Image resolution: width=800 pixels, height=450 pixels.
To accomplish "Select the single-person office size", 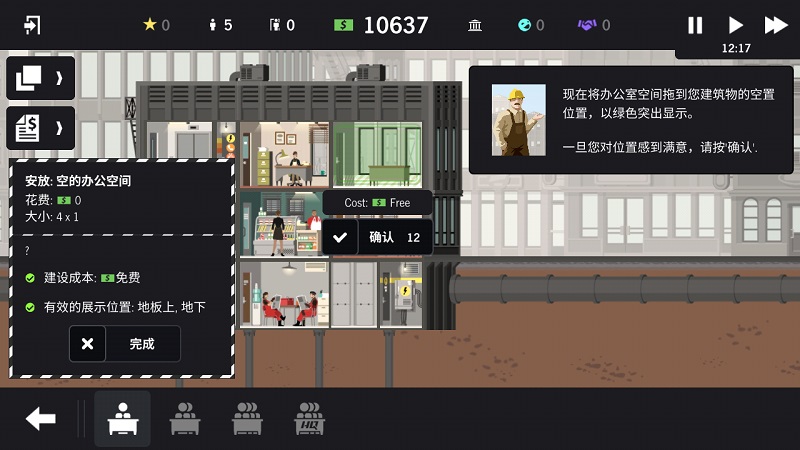I will click(x=123, y=418).
